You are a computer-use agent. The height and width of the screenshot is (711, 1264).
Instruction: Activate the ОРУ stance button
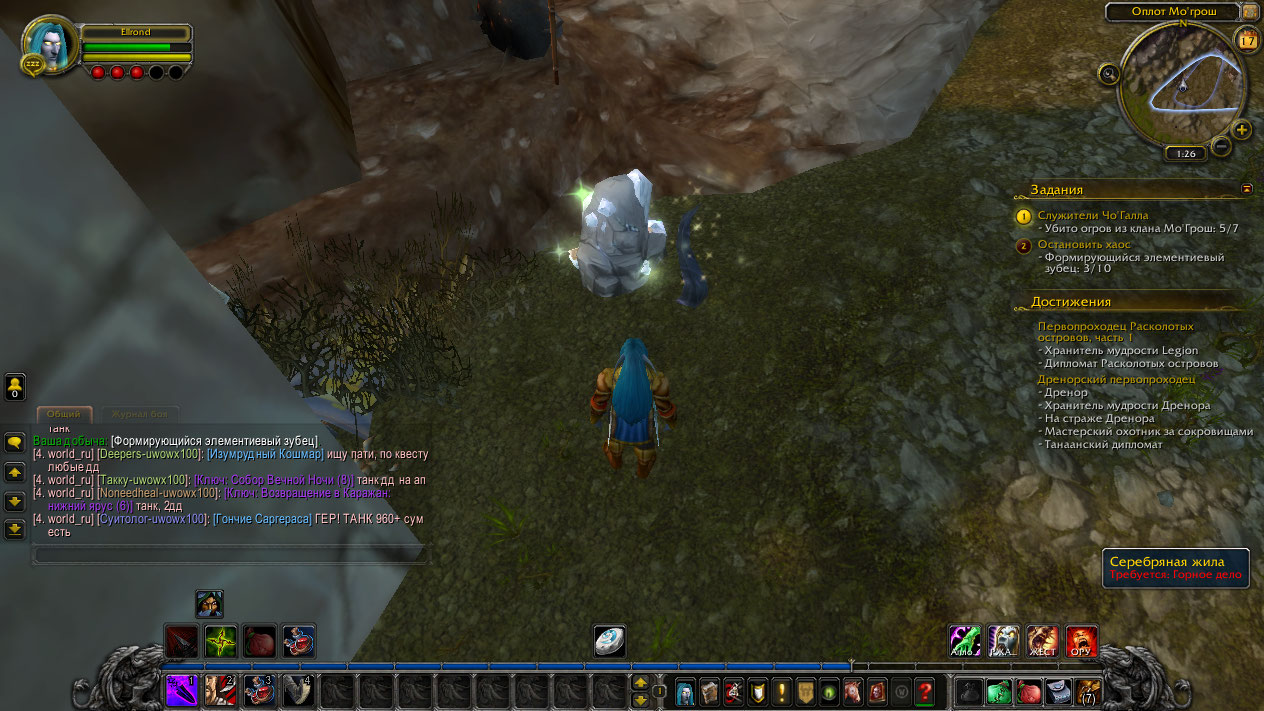[1081, 641]
